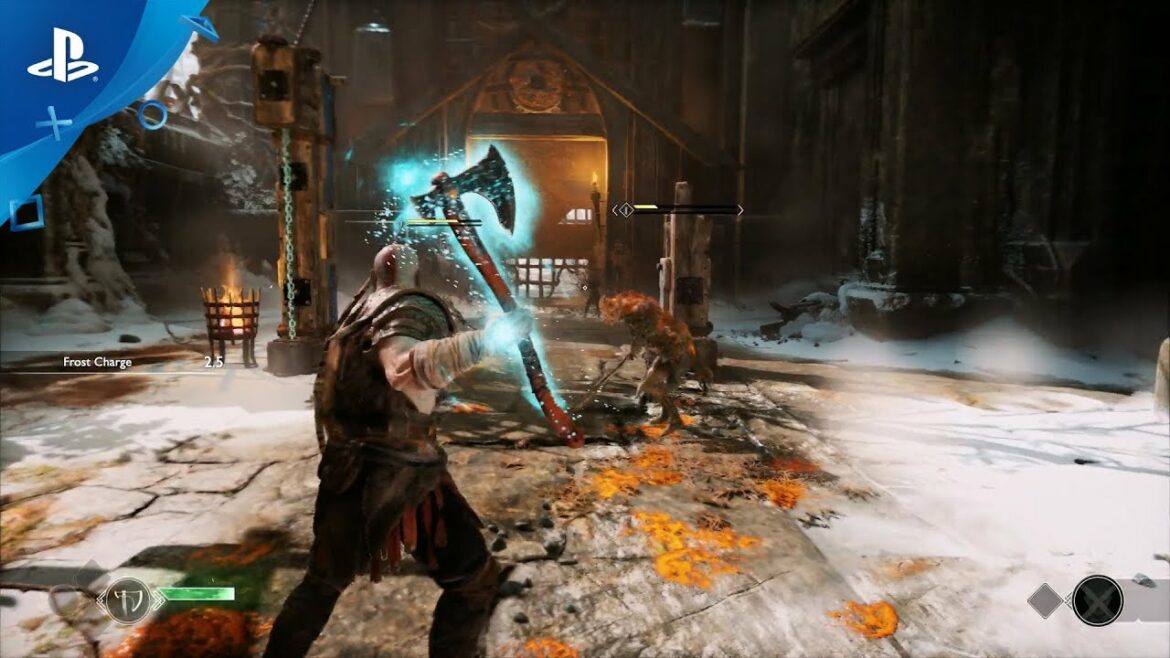Viewport: 1170px width, 658px height.
Task: Select the Leviathan Axe weapon icon
Action: 128,600
